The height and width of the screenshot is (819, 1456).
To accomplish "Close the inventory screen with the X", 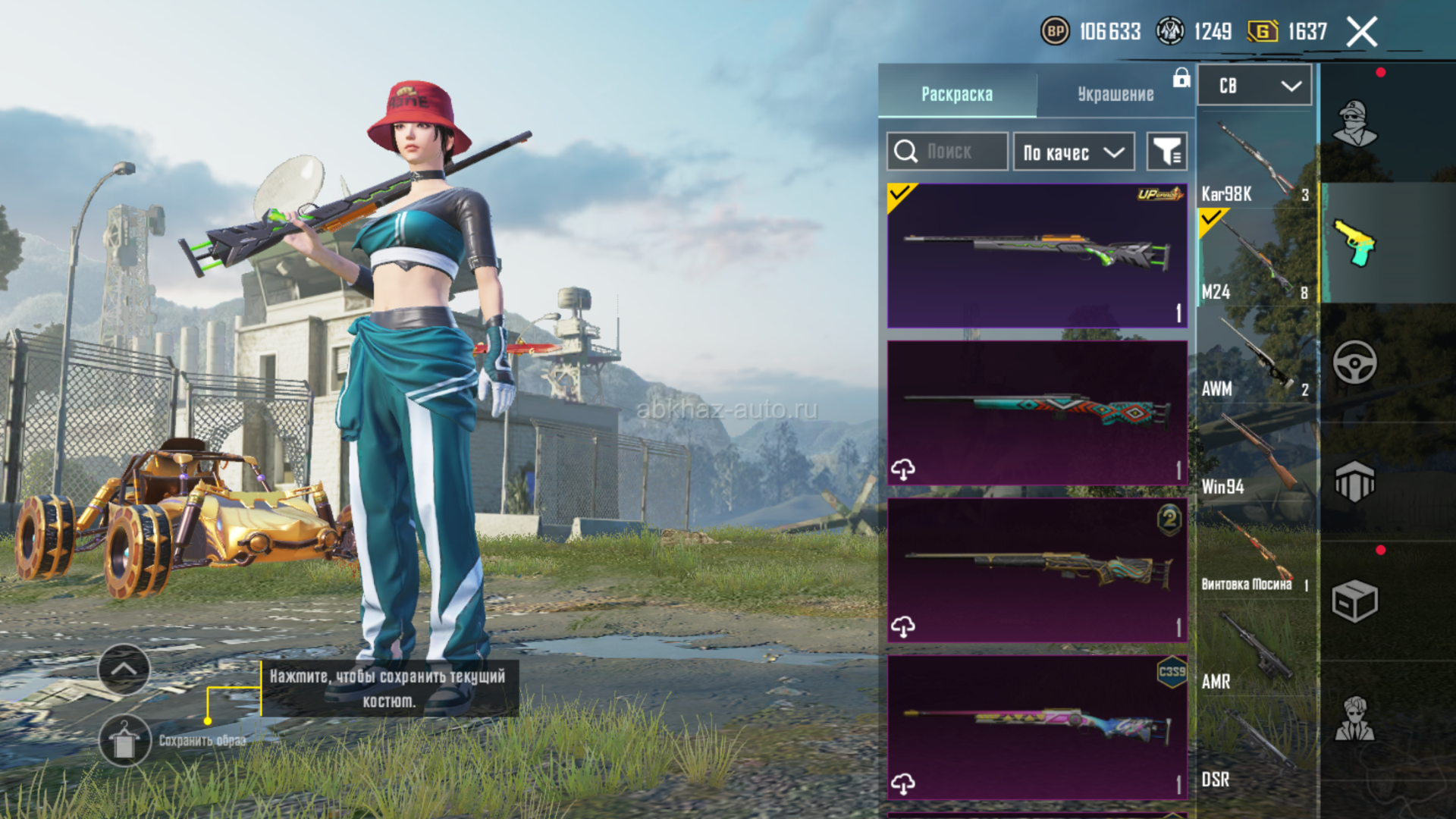I will (1361, 32).
